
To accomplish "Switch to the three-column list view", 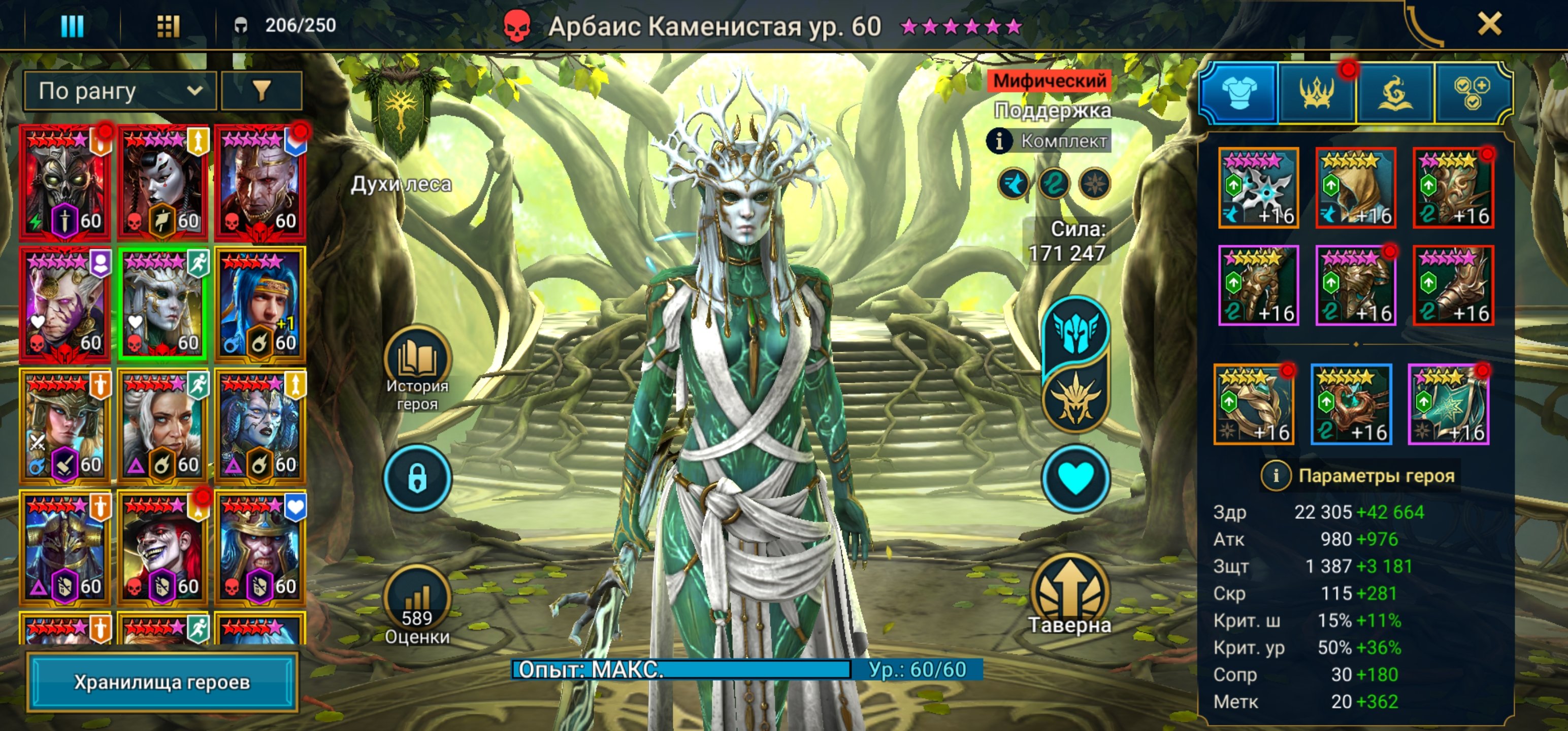I will 73,25.
